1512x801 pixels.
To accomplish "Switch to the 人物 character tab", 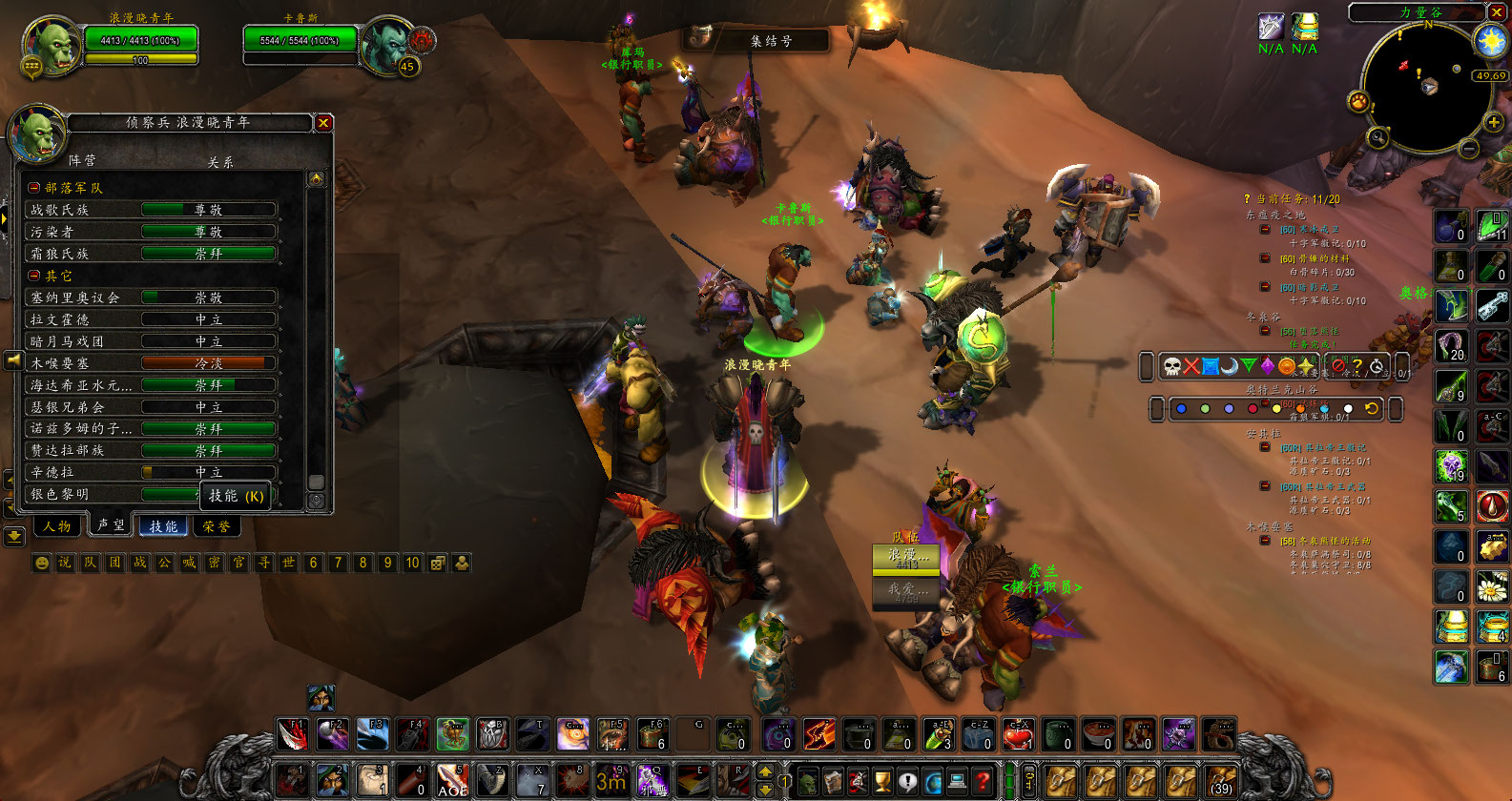I will 57,525.
